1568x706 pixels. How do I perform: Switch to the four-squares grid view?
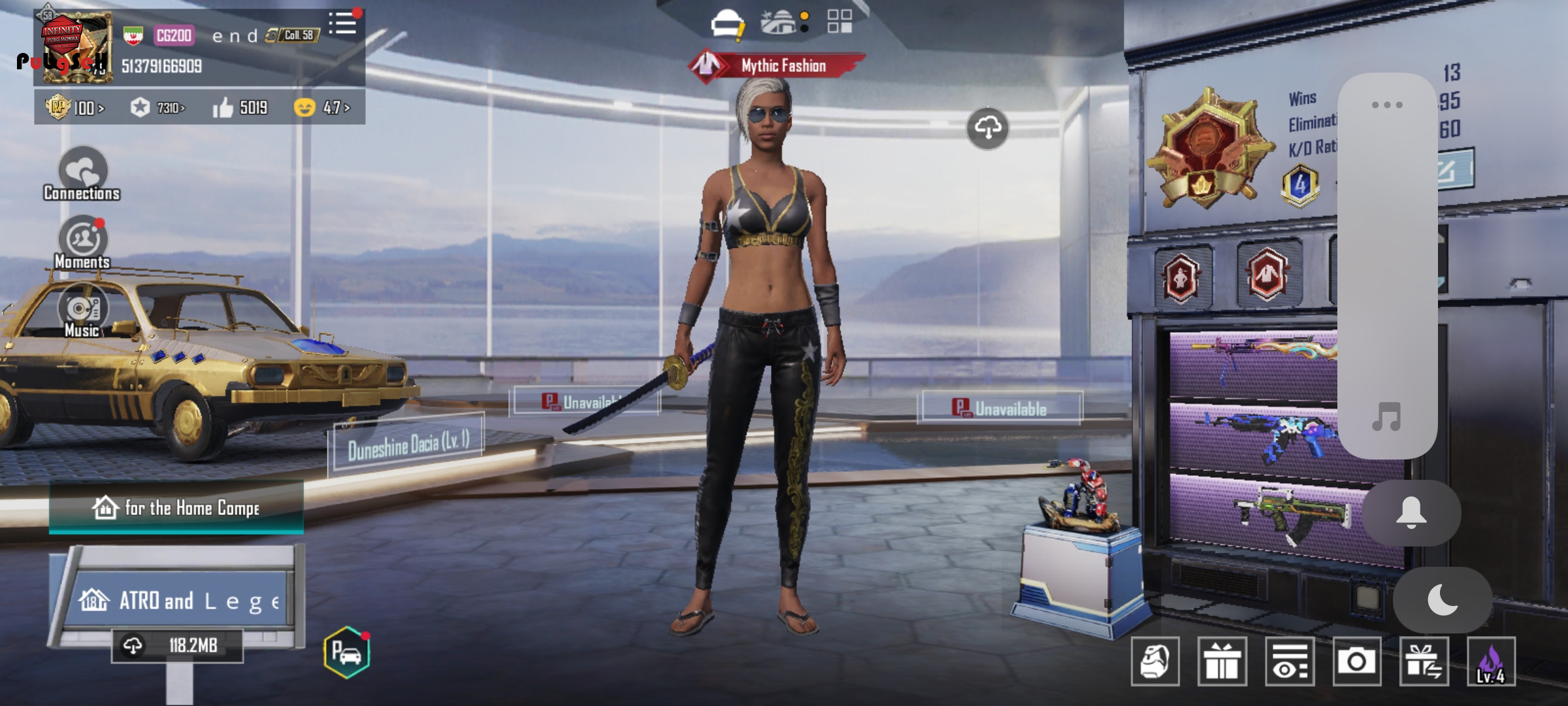point(840,22)
